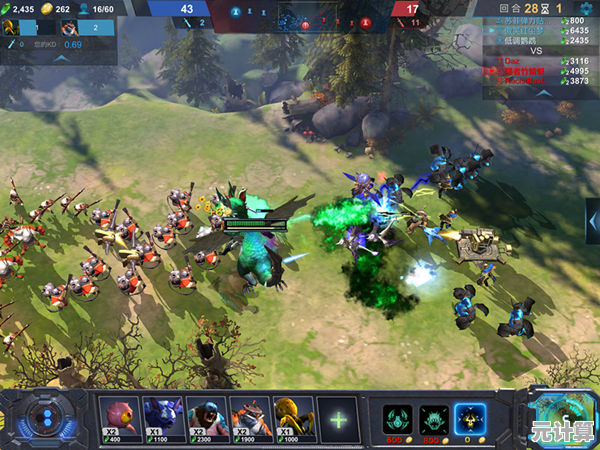The height and width of the screenshot is (450, 600).
Task: Select the yellow robot unit card costing 1000
Action: 292,415
